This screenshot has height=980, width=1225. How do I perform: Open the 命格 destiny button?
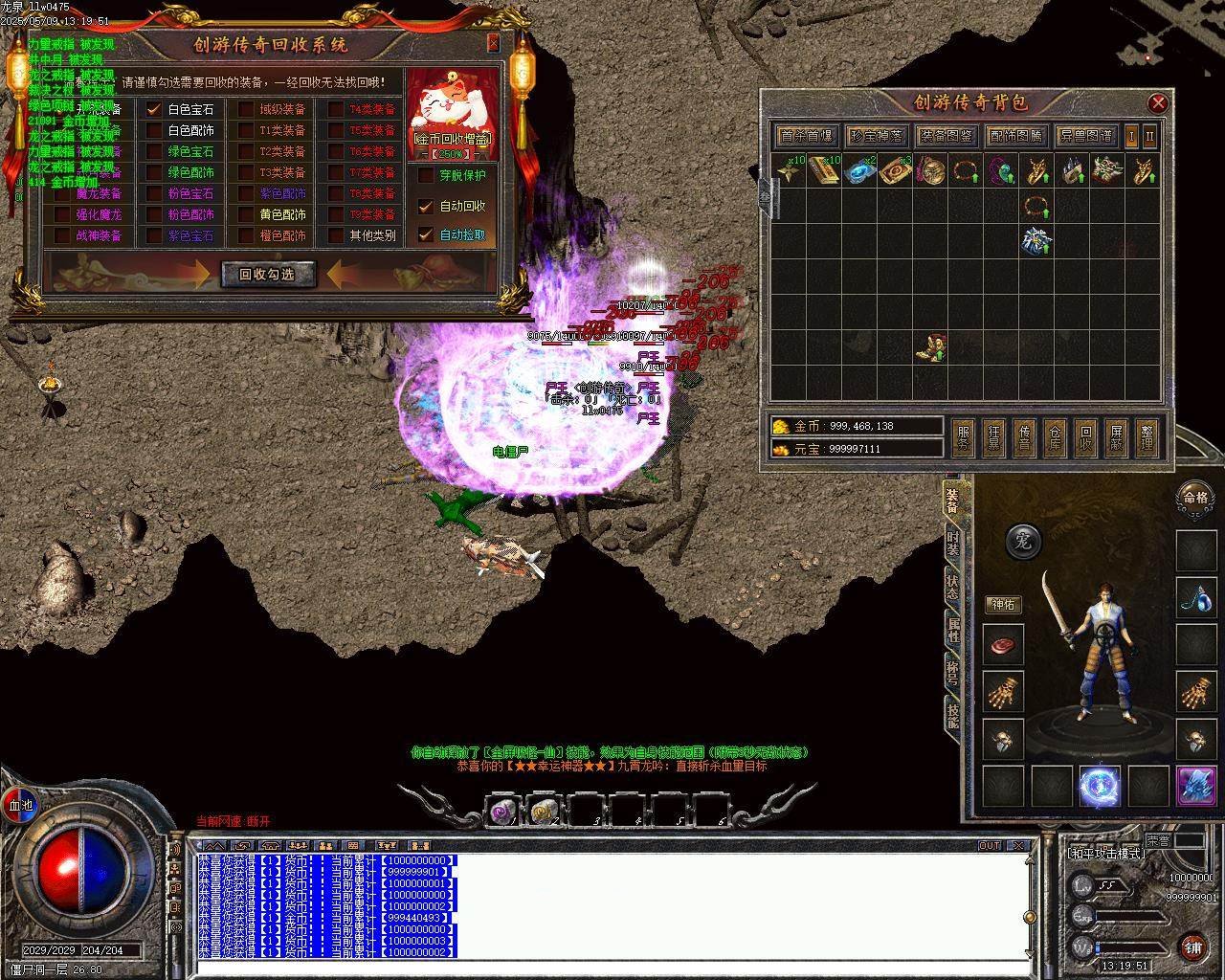(1194, 497)
